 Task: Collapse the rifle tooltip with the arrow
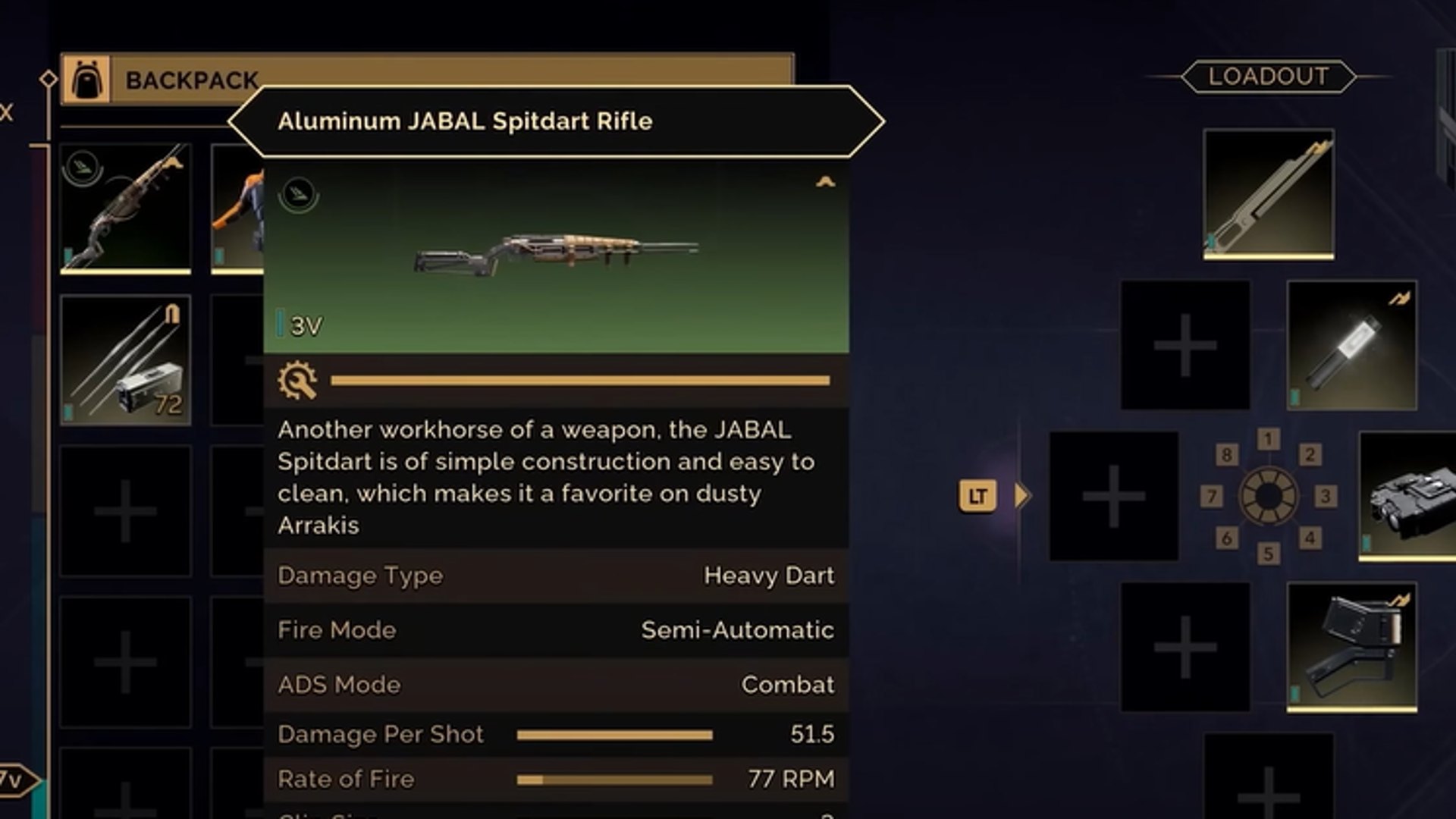[825, 182]
